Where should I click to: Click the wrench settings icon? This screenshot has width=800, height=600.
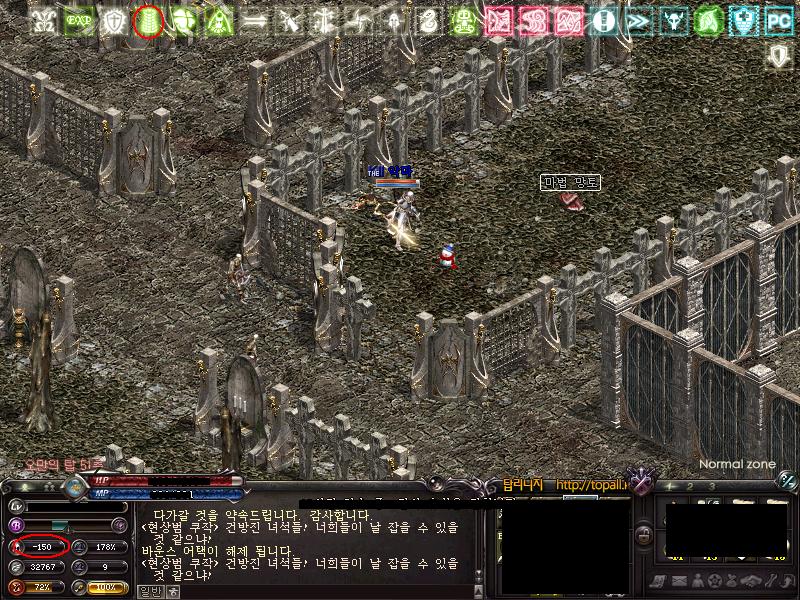click(772, 582)
